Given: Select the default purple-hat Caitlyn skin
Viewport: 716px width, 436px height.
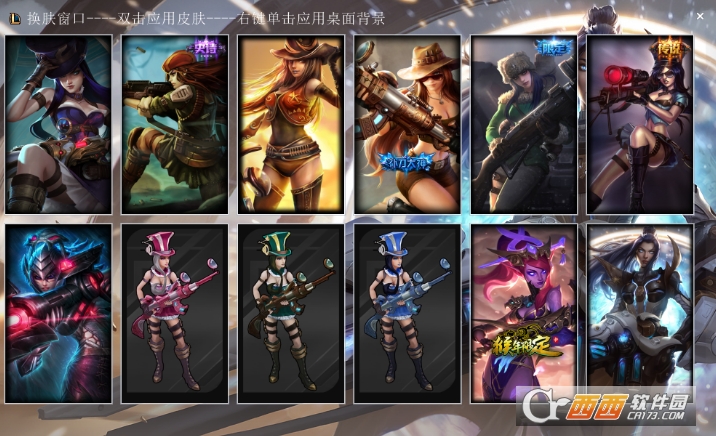Looking at the screenshot, I should [58, 124].
